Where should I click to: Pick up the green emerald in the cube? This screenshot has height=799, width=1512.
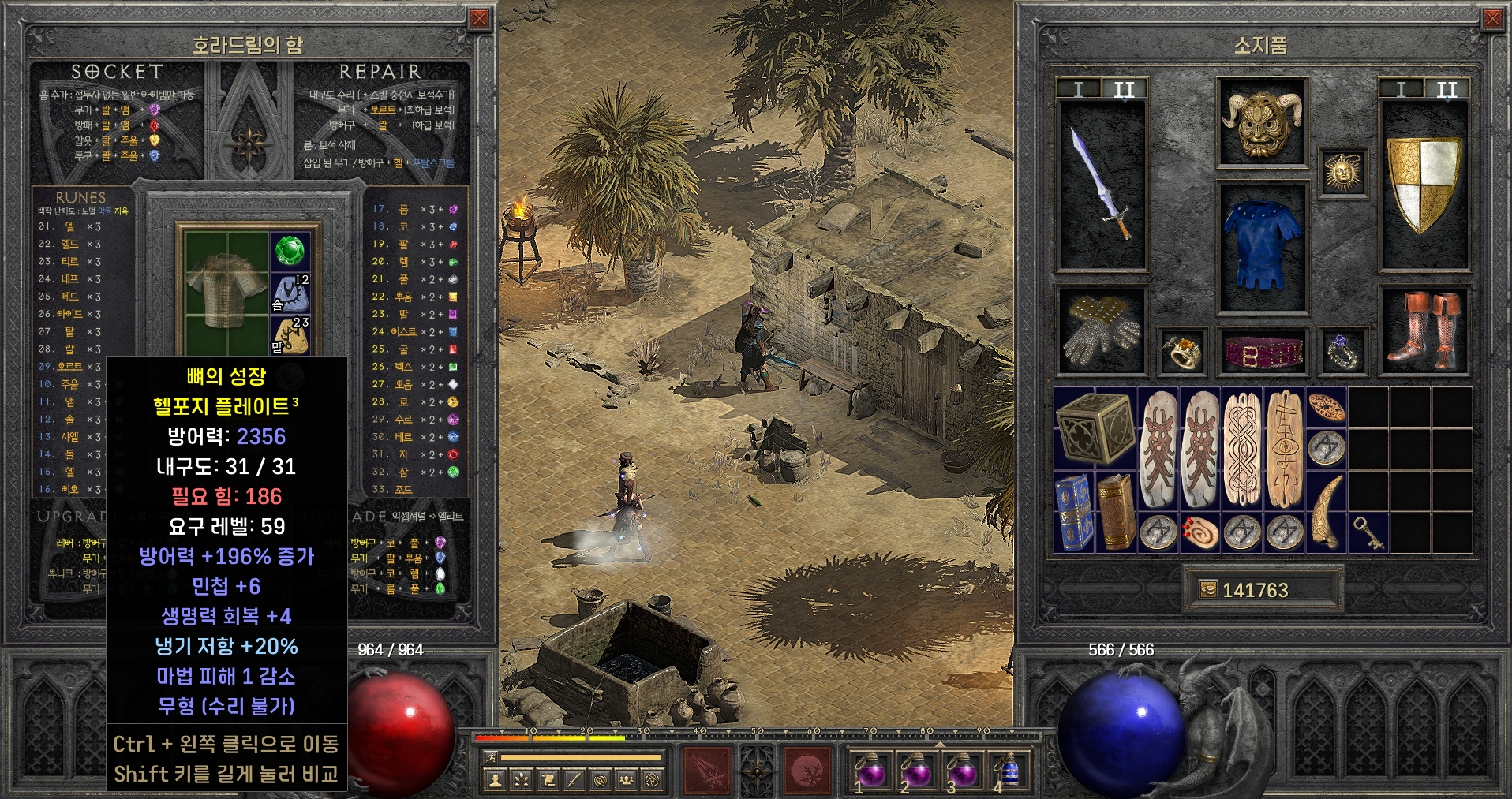click(290, 252)
